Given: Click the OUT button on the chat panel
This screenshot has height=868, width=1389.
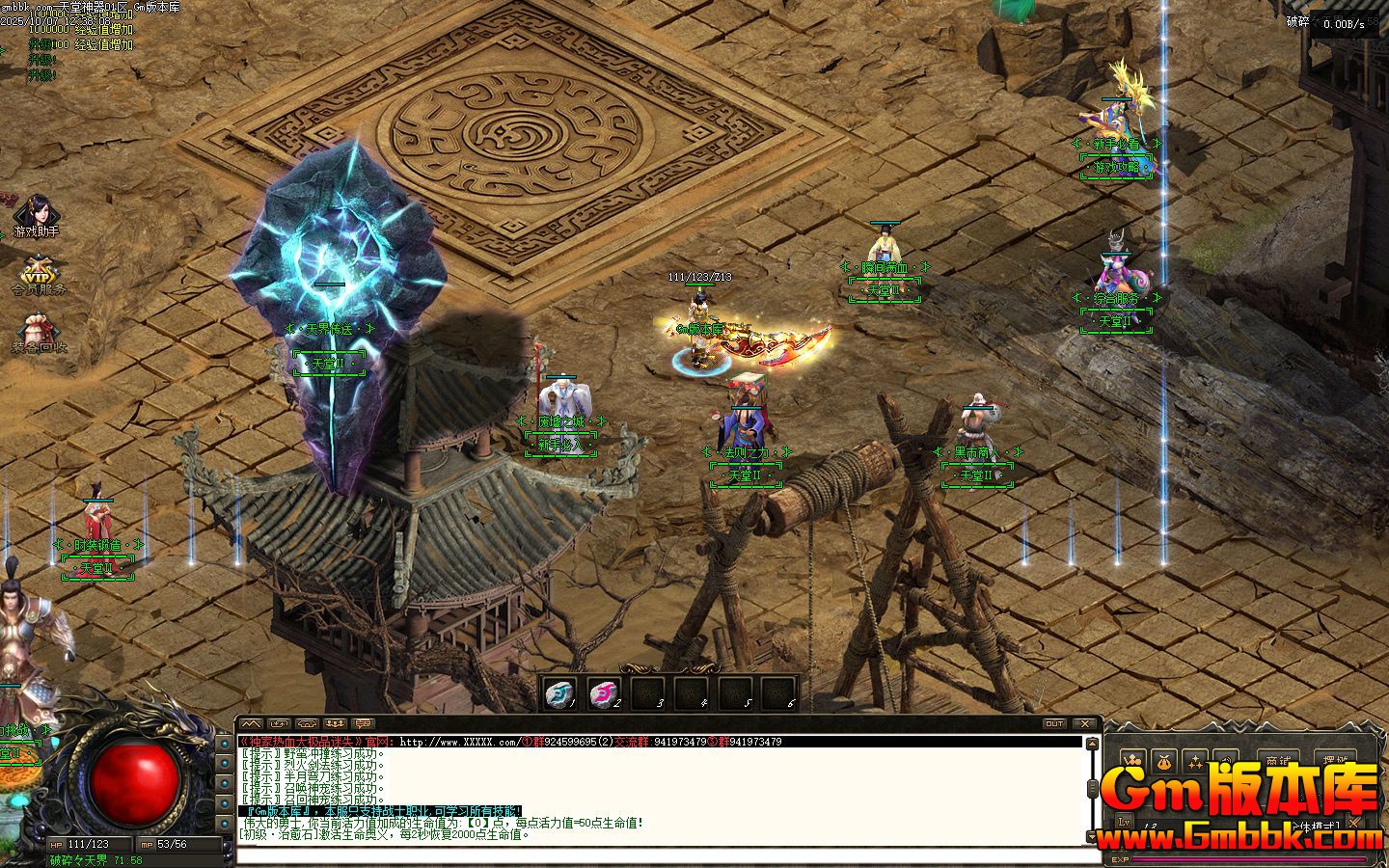Looking at the screenshot, I should [1054, 723].
